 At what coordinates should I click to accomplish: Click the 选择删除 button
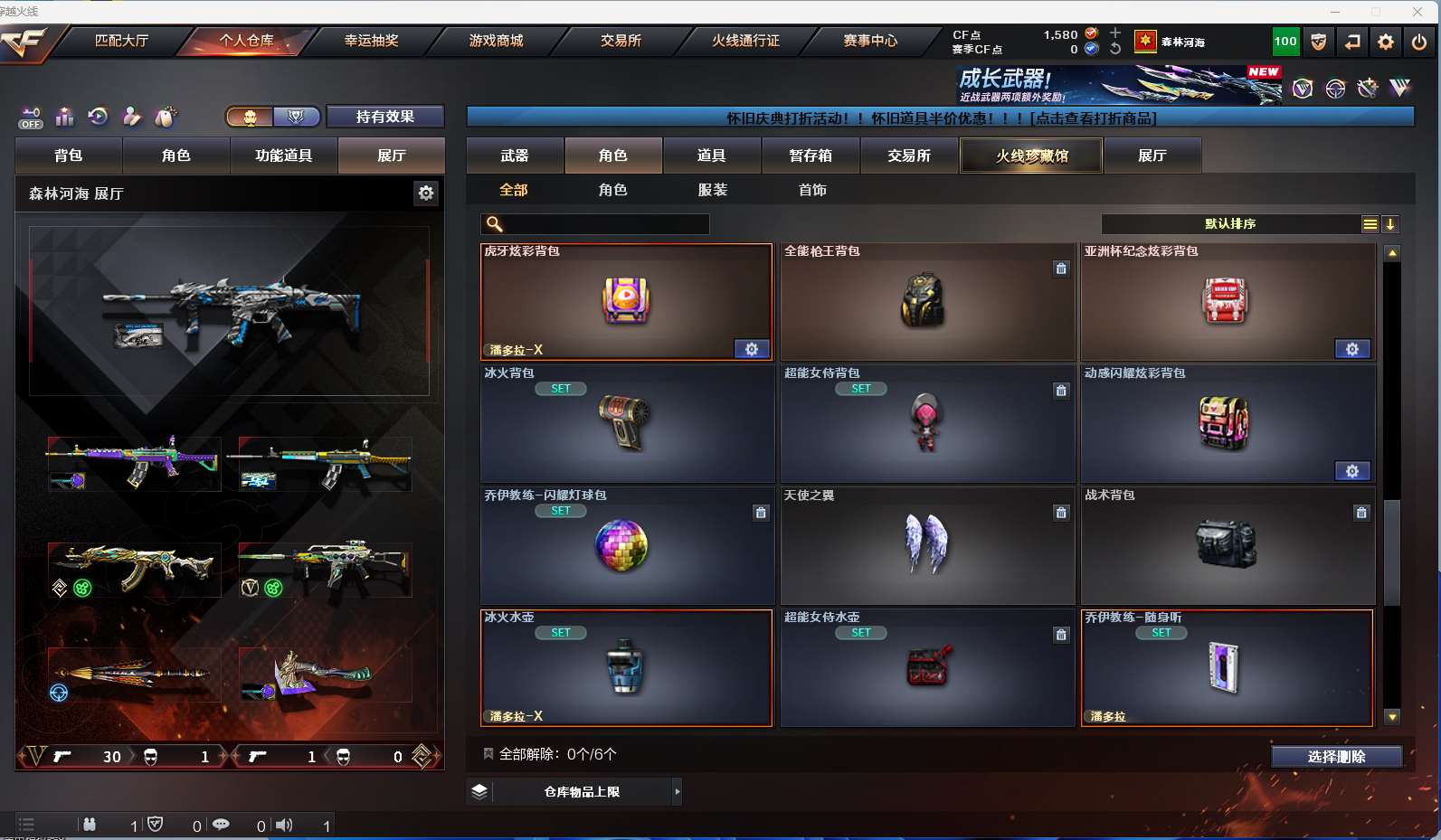click(1336, 757)
